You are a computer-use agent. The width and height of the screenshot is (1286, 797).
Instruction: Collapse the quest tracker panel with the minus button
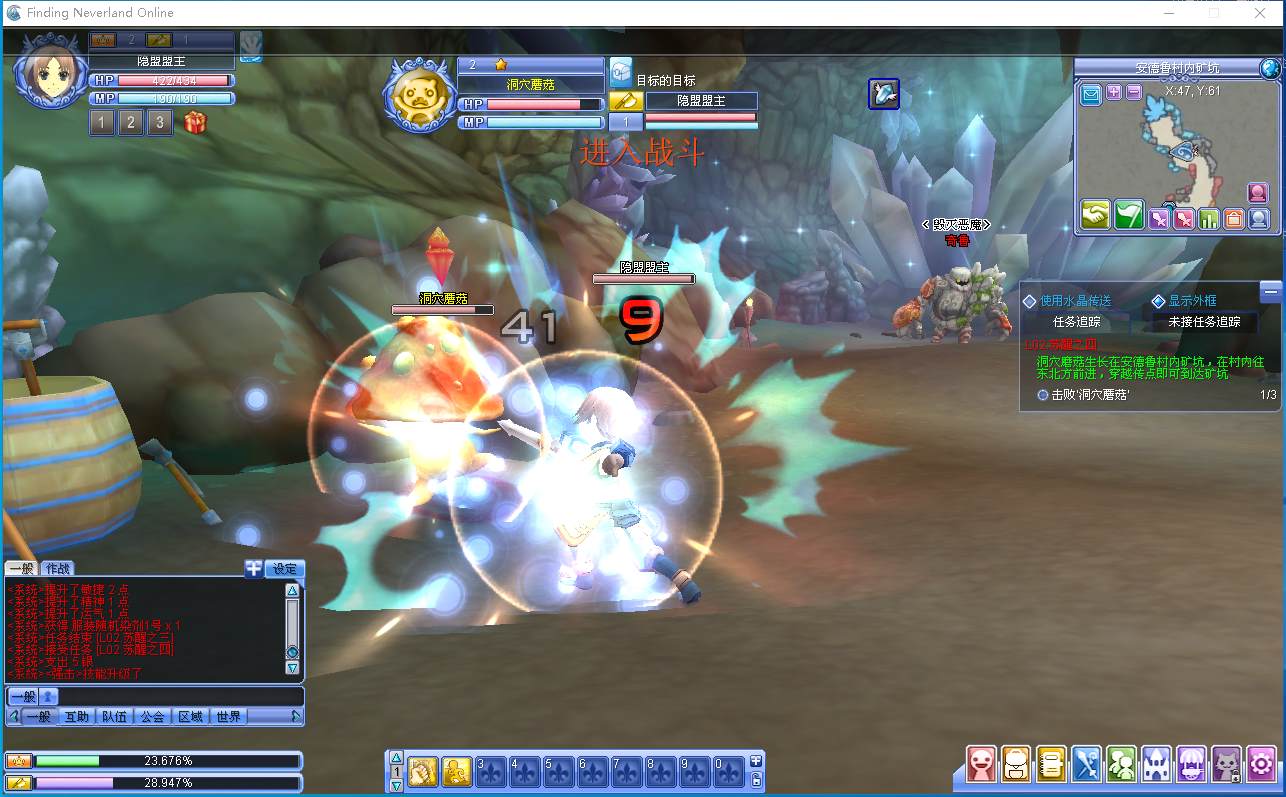1270,291
